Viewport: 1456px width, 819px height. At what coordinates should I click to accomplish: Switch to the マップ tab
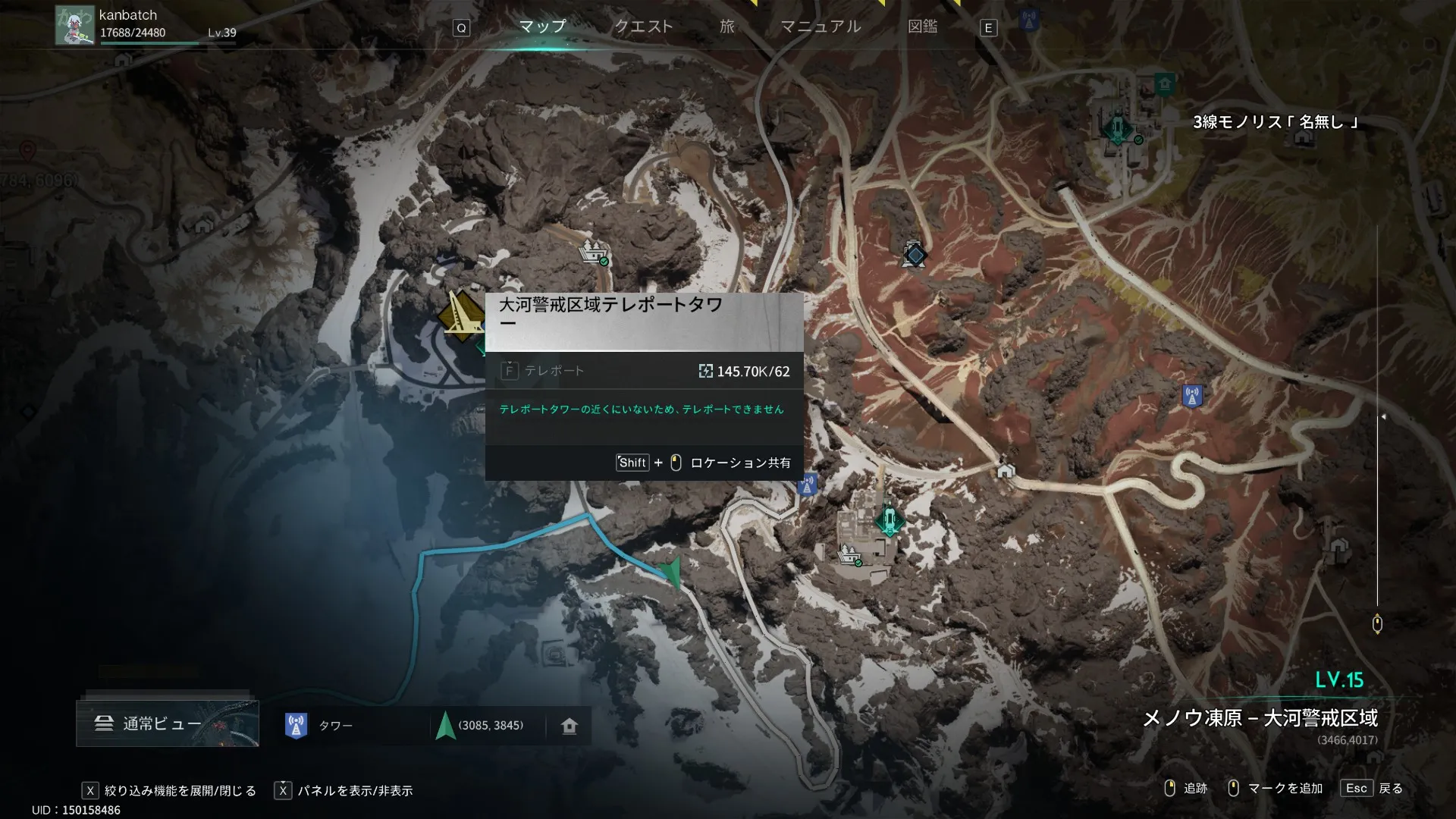pos(542,27)
